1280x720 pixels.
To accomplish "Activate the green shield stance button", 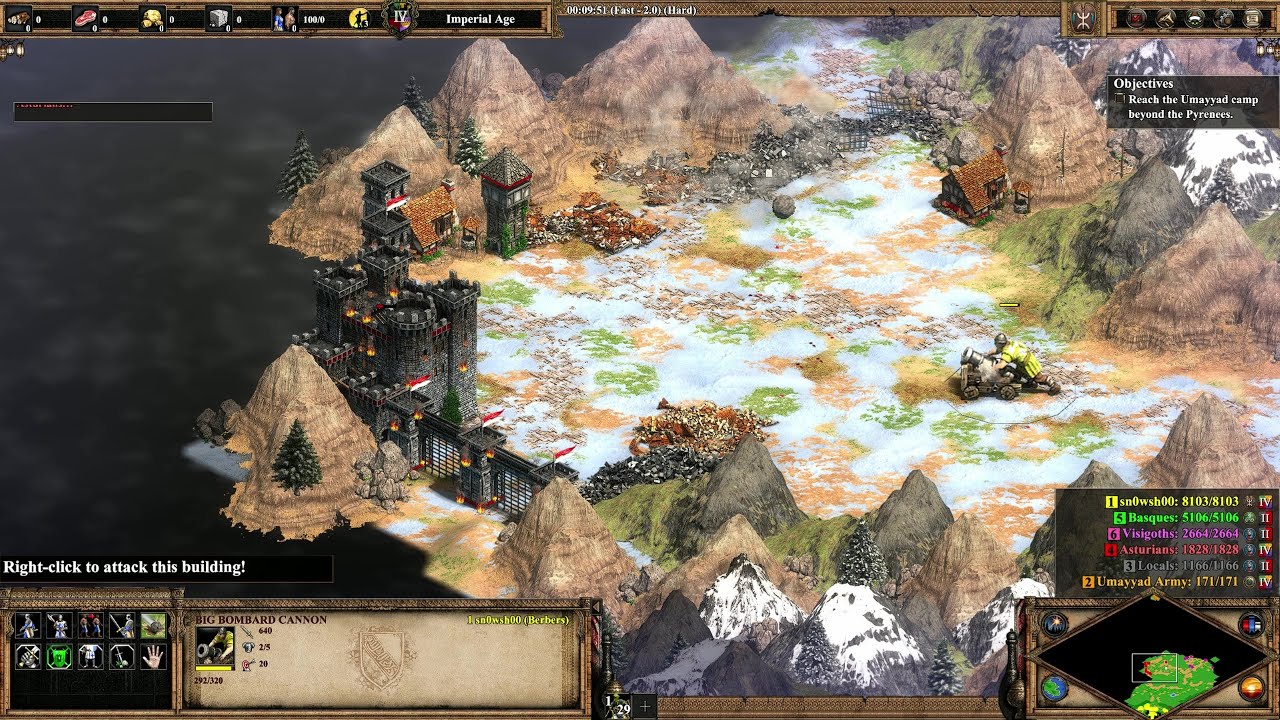I will pos(58,657).
